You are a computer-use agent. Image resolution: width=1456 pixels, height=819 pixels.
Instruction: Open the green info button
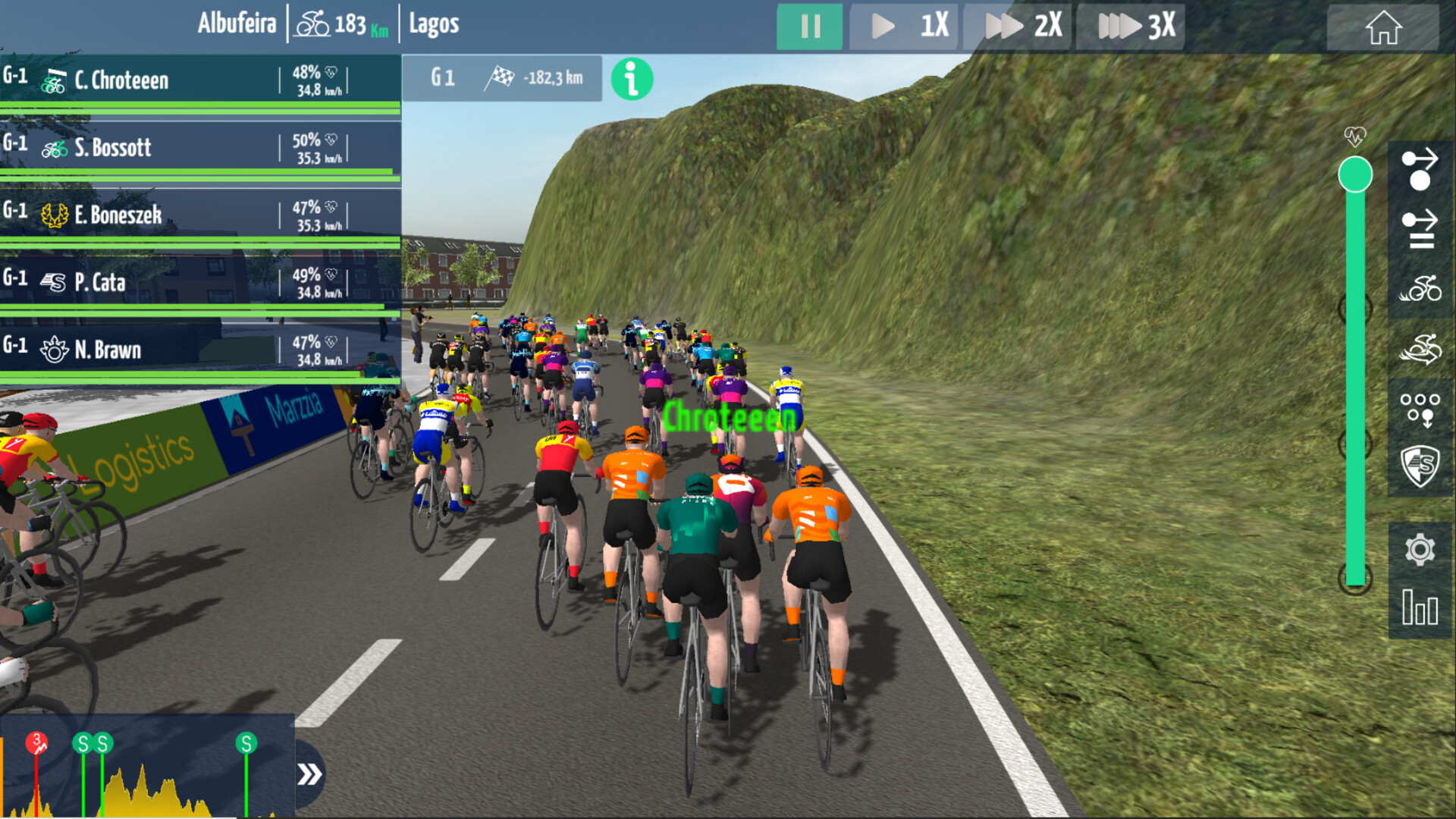[x=632, y=79]
